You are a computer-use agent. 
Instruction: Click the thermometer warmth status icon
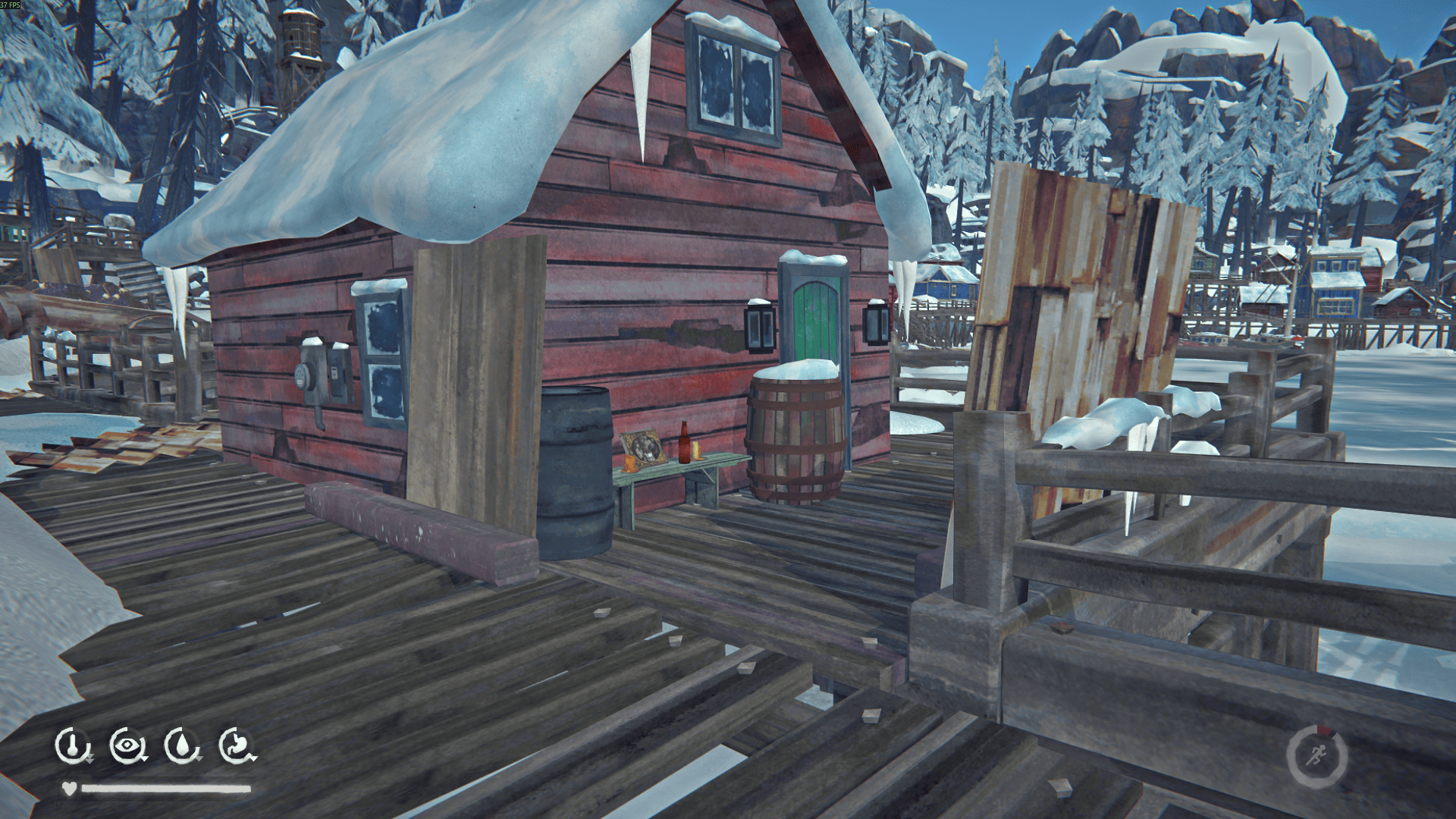(x=72, y=745)
